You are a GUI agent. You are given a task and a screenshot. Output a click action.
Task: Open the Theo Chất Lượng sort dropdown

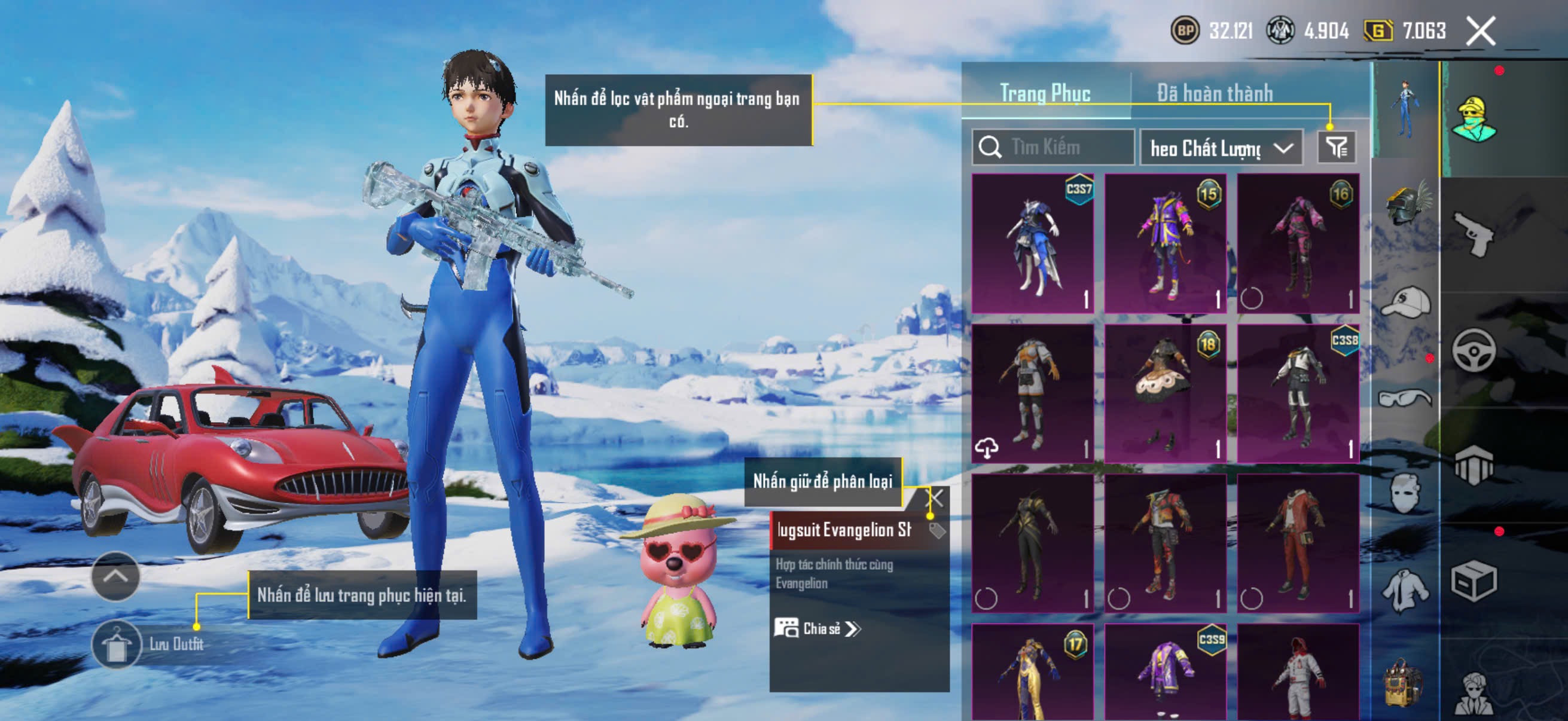point(1221,148)
